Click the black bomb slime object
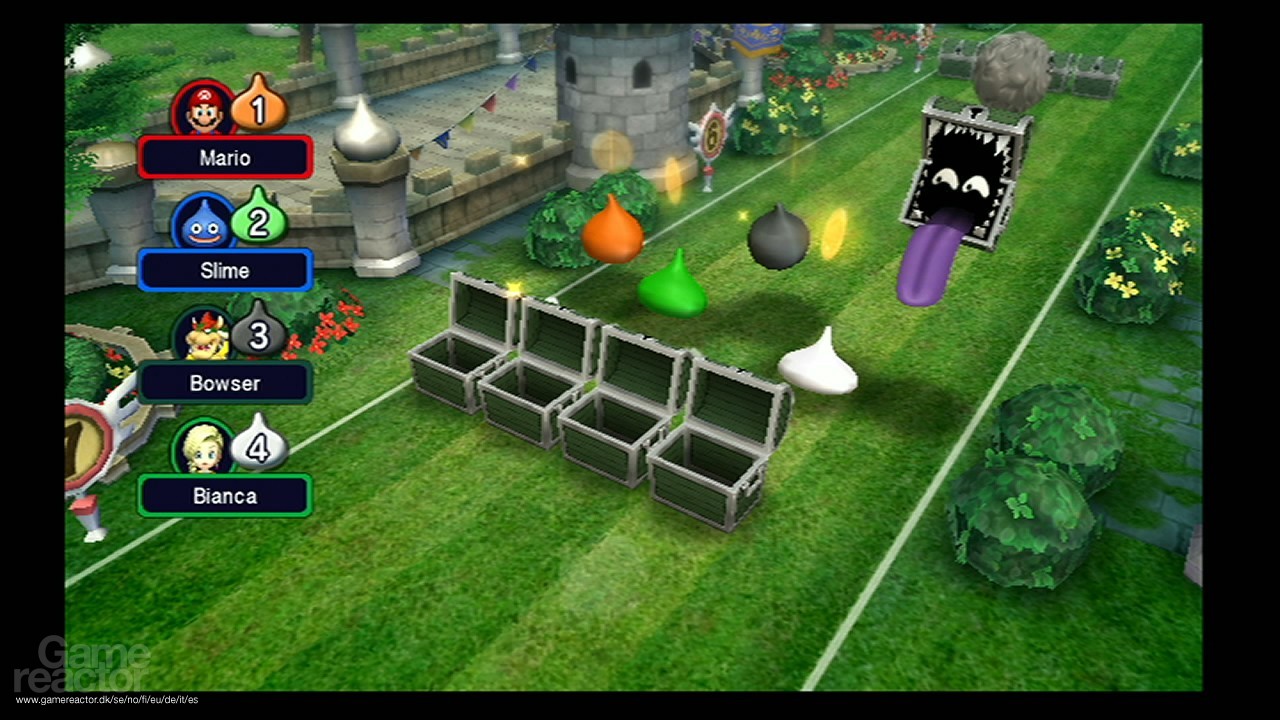The height and width of the screenshot is (720, 1280). (778, 238)
